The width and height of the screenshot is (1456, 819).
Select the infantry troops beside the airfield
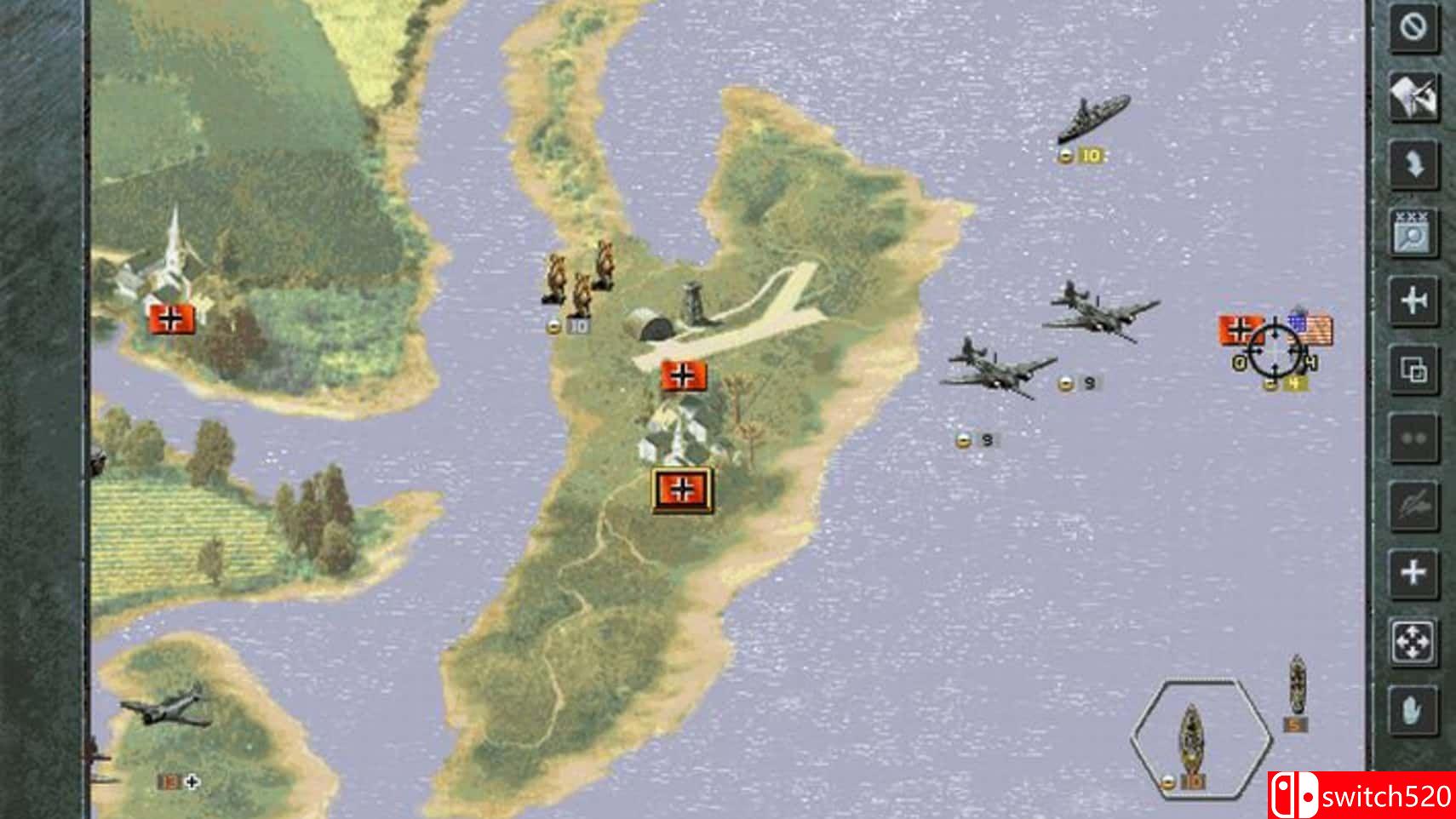point(578,279)
